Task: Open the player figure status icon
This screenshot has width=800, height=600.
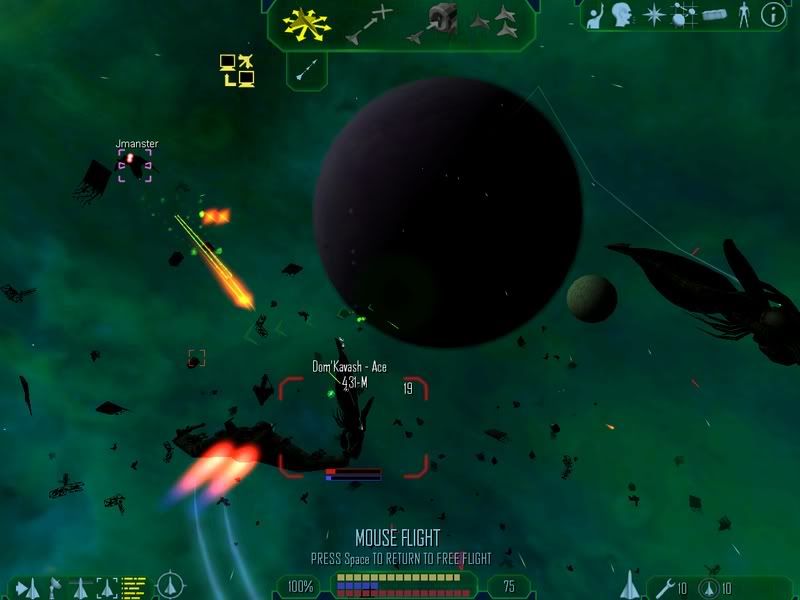Action: tap(743, 15)
